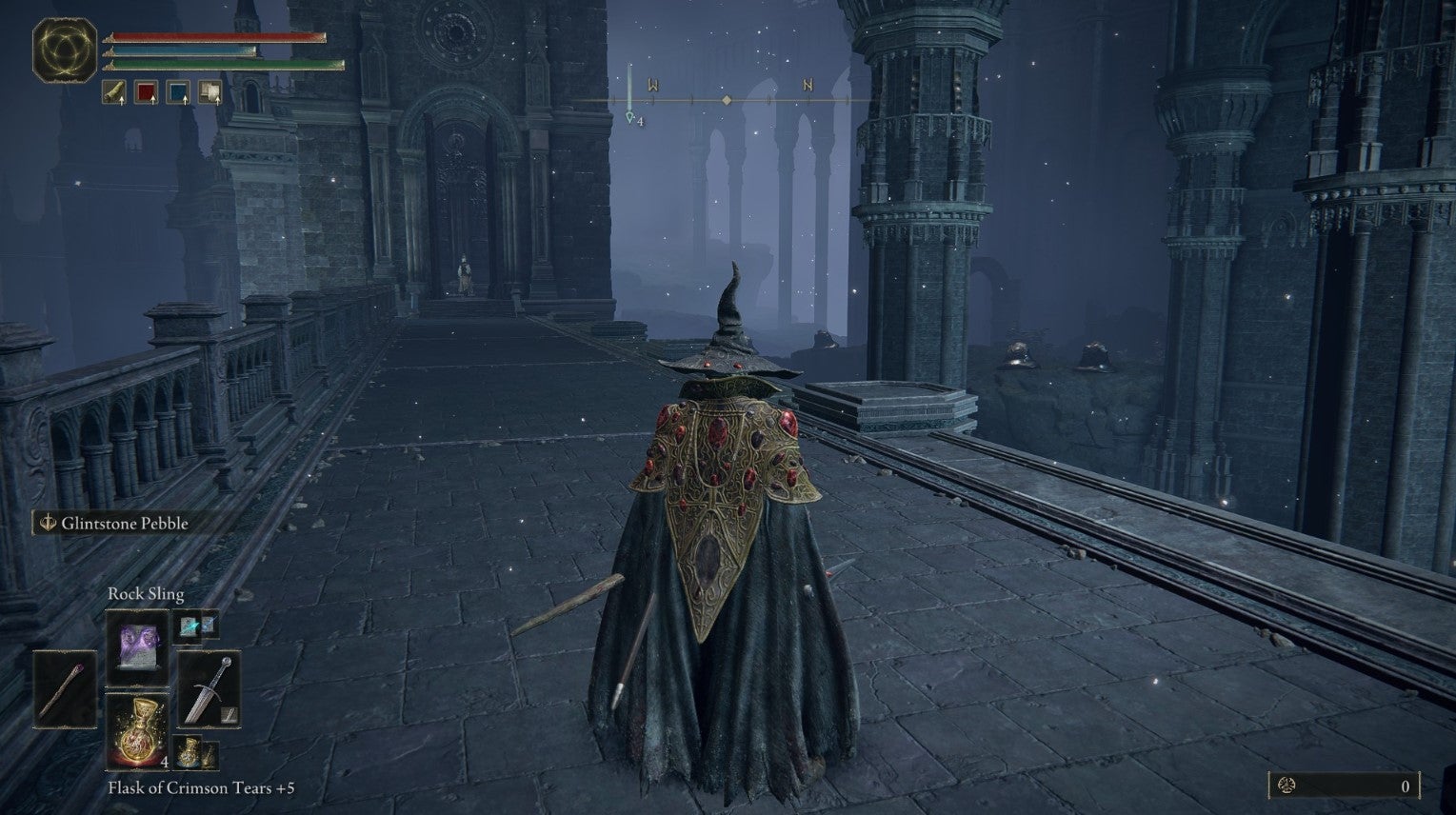Screen dimensions: 1456x815
Task: Click the W marker on the compass
Action: click(652, 82)
